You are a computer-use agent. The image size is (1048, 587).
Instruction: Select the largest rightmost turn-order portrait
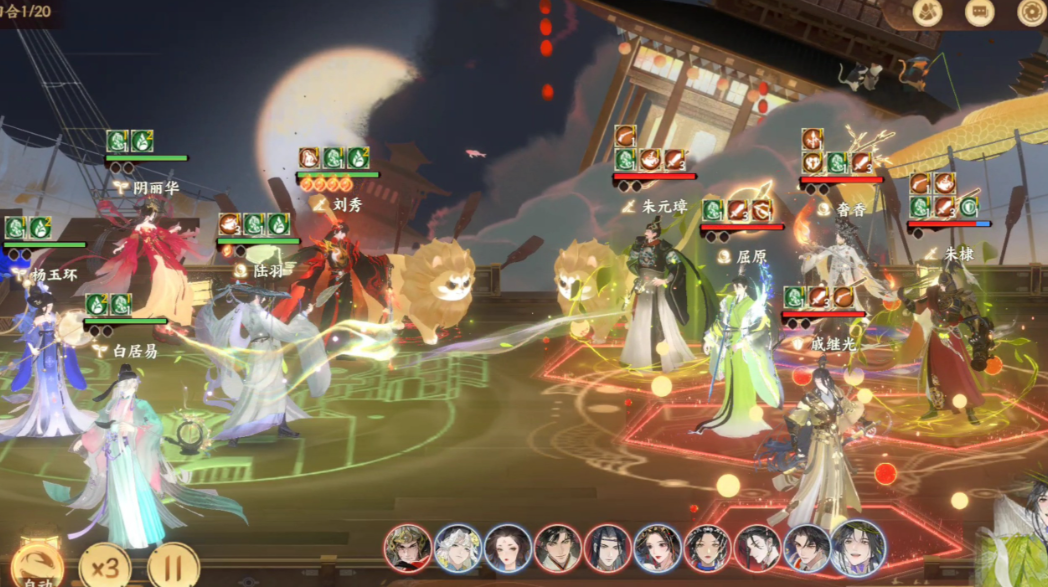858,547
